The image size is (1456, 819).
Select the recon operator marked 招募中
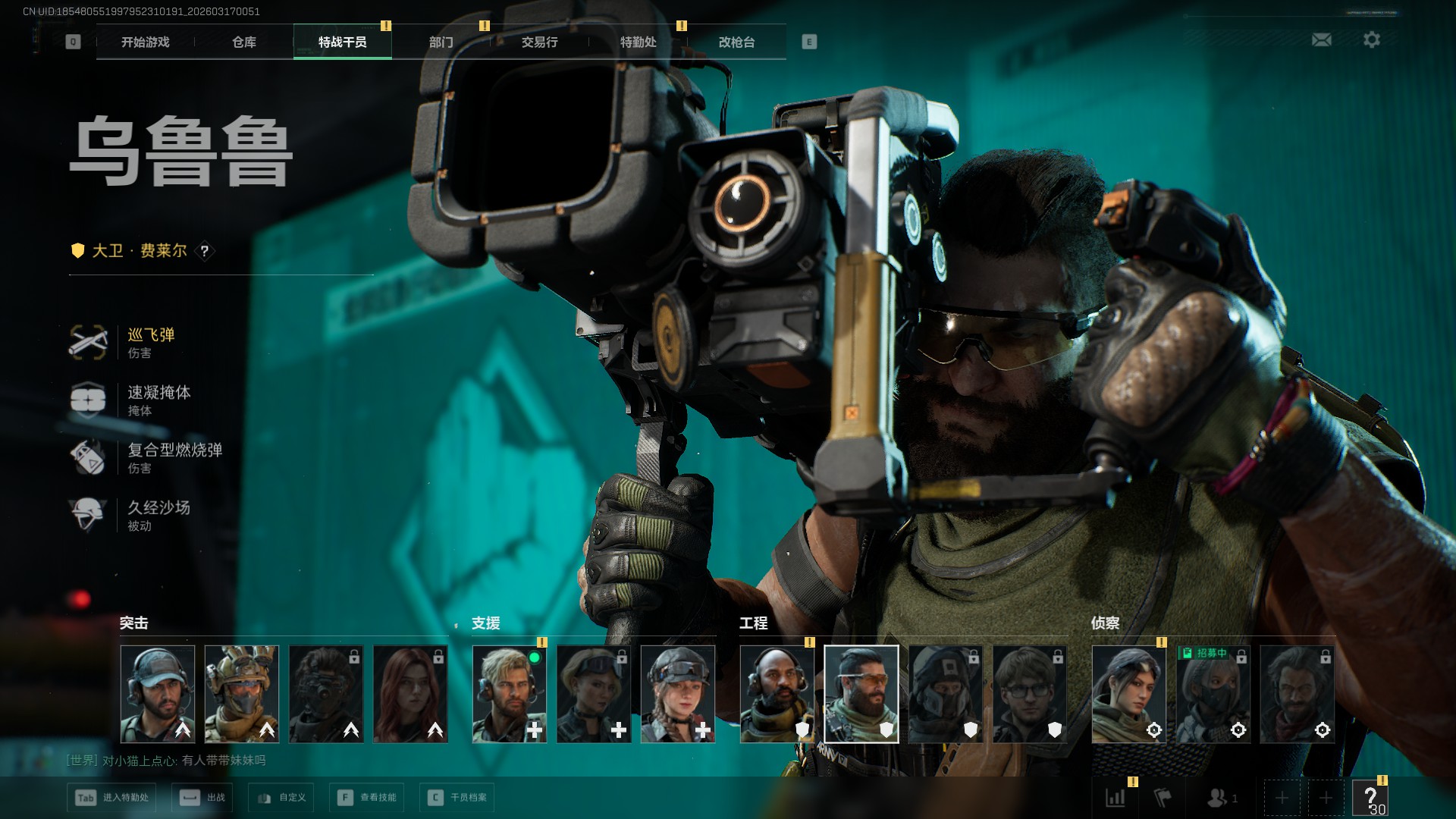(1213, 694)
